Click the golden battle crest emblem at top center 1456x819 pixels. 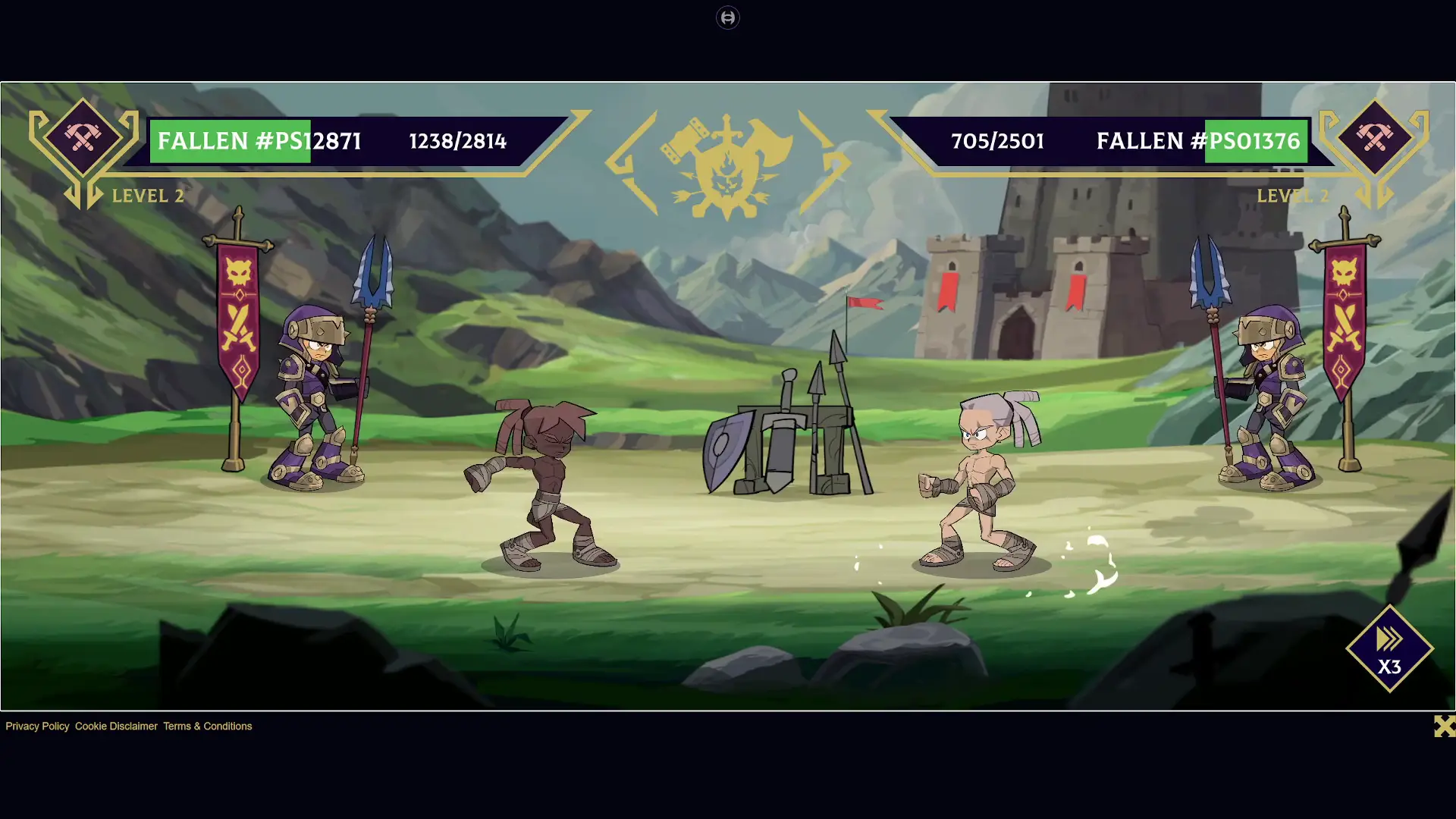click(x=726, y=159)
